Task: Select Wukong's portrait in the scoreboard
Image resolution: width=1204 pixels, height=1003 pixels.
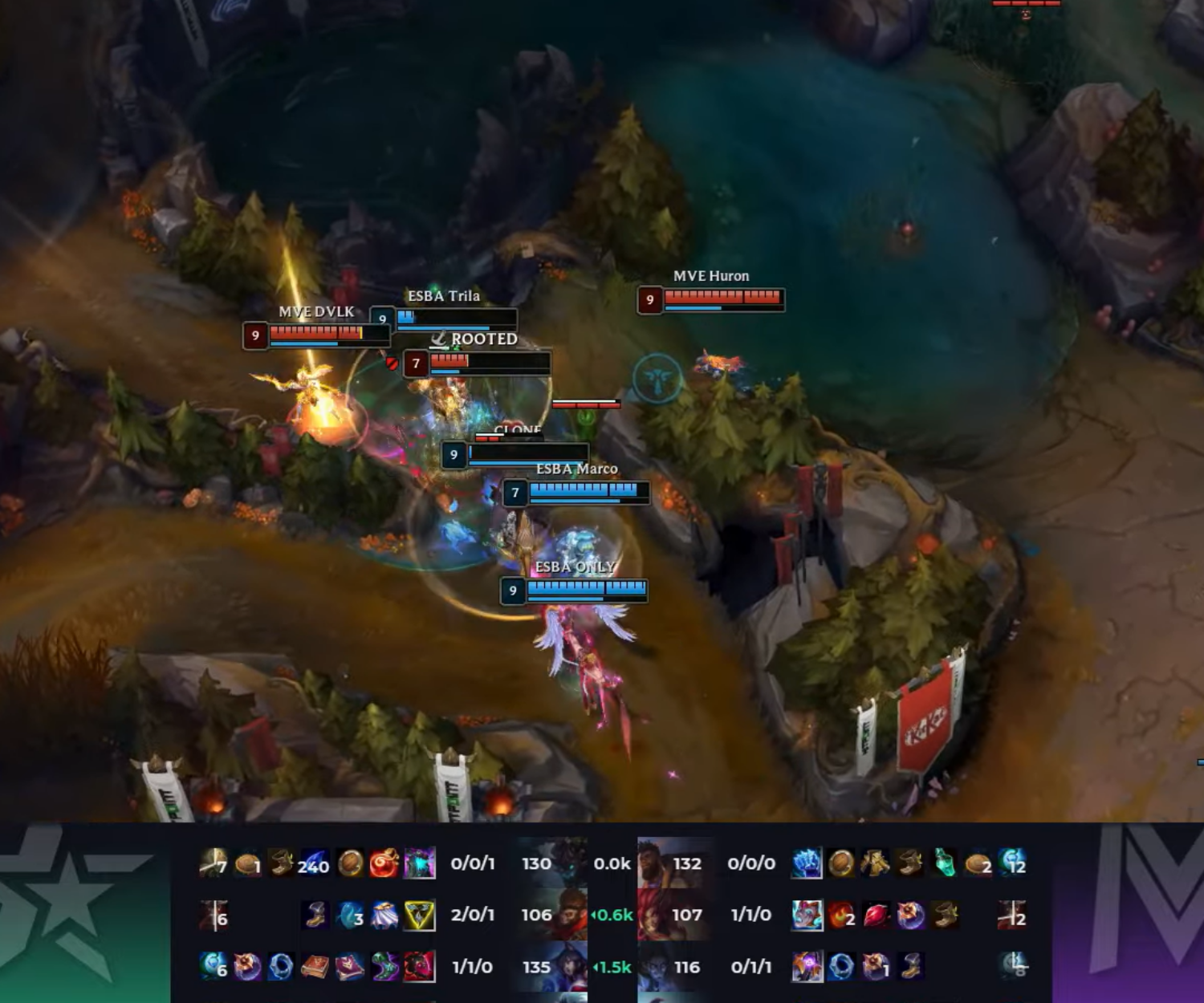Action: 563,914
